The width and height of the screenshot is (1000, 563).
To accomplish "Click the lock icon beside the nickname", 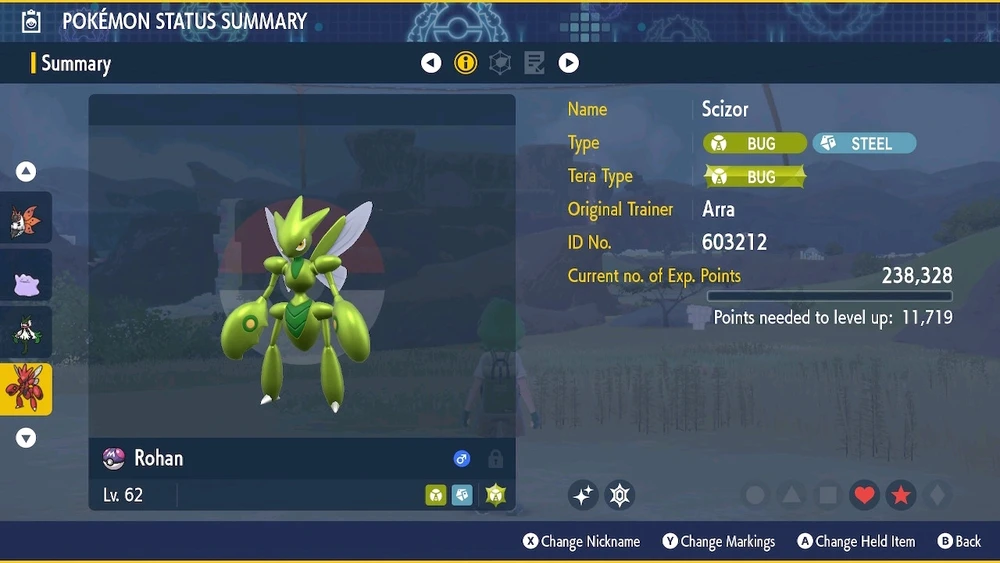I will coord(495,459).
